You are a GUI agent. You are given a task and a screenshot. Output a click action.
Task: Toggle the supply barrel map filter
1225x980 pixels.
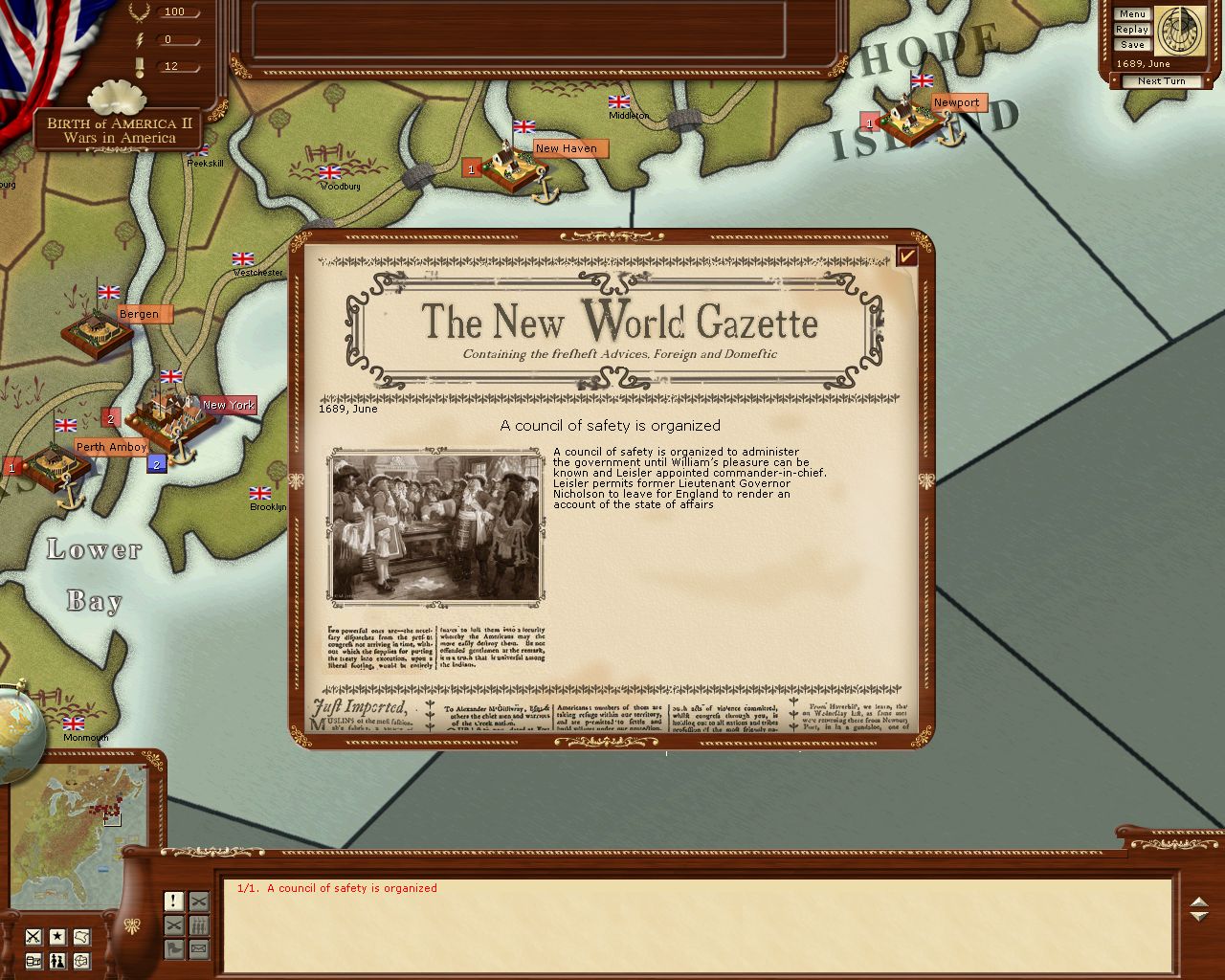click(33, 960)
